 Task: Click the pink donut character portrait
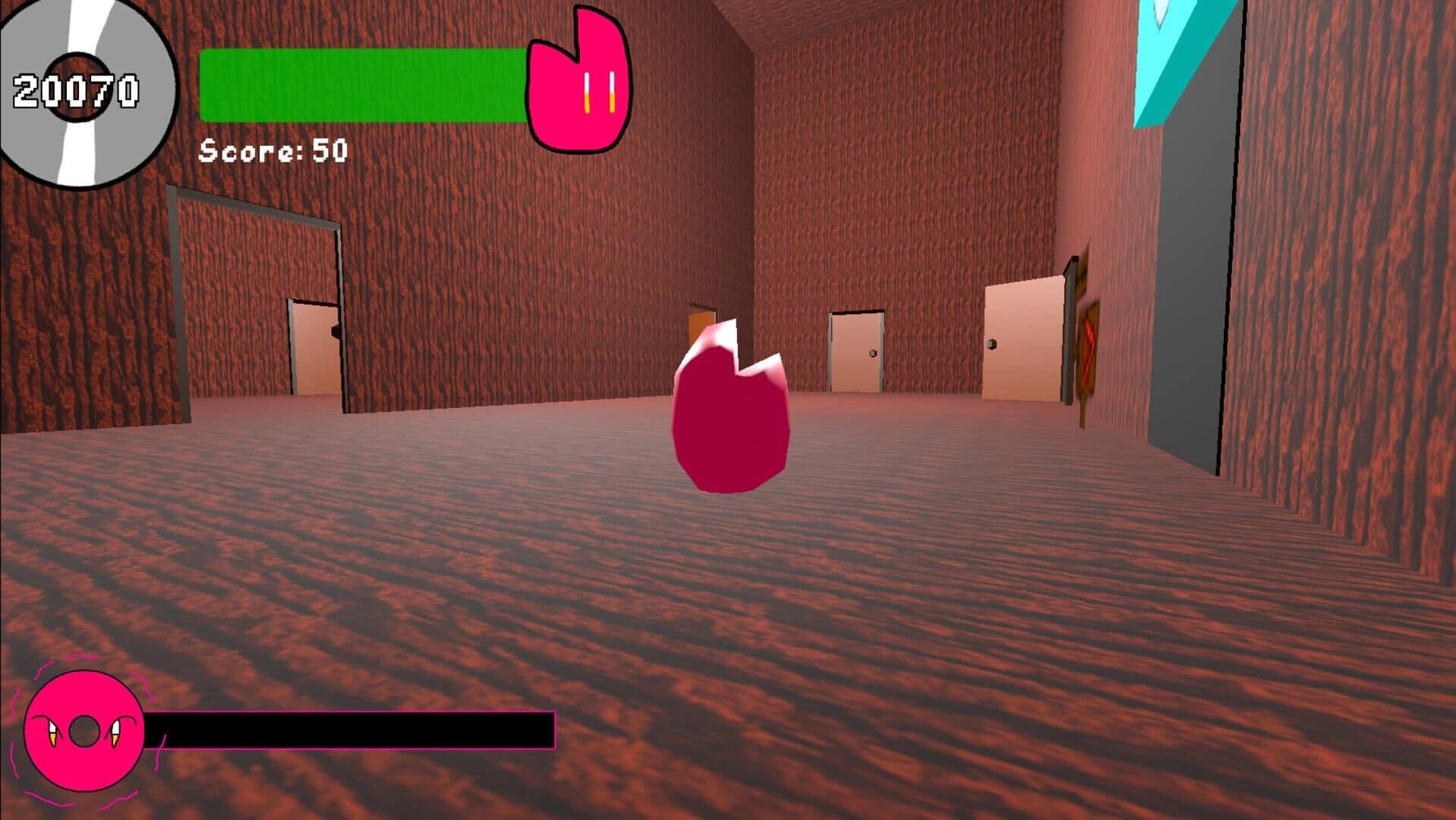(x=84, y=729)
